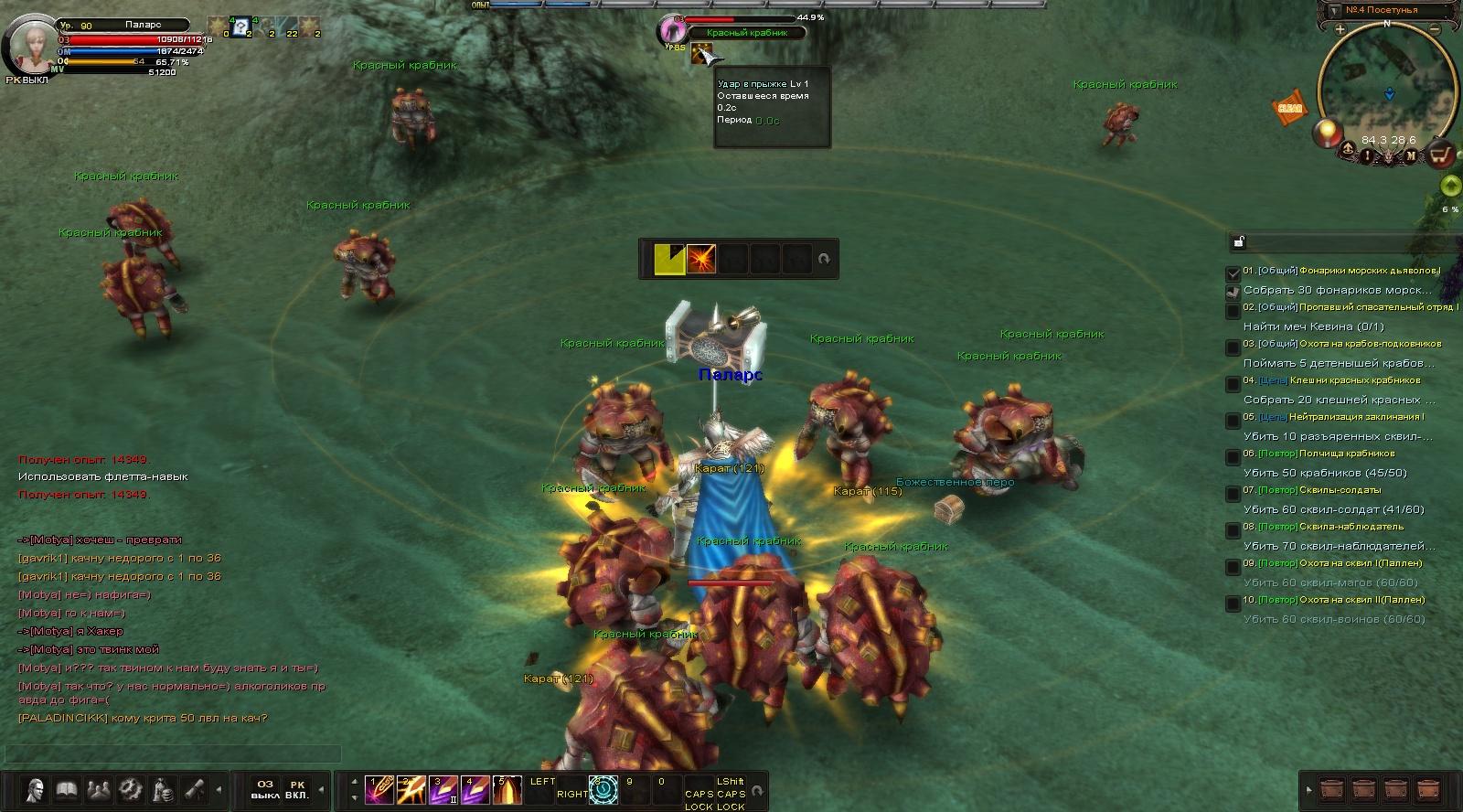Click the chat input field
The image size is (1463, 812).
174,754
